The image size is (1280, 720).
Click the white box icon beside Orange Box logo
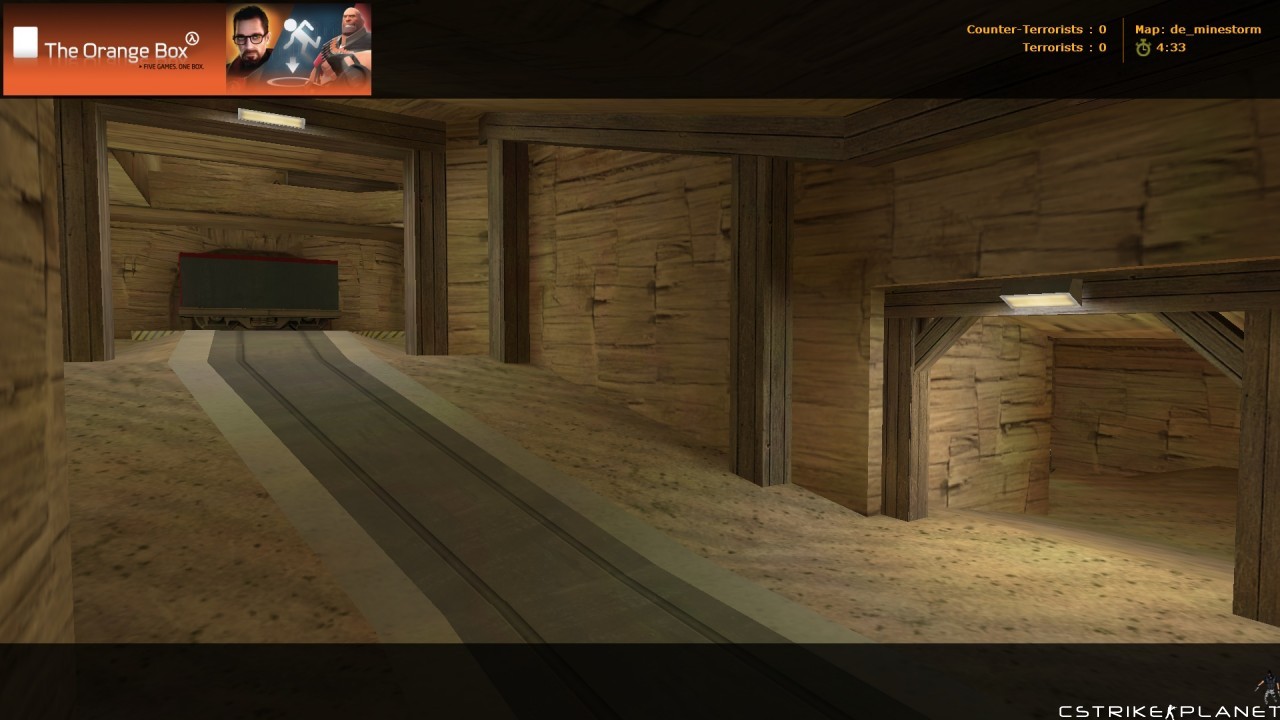26,40
